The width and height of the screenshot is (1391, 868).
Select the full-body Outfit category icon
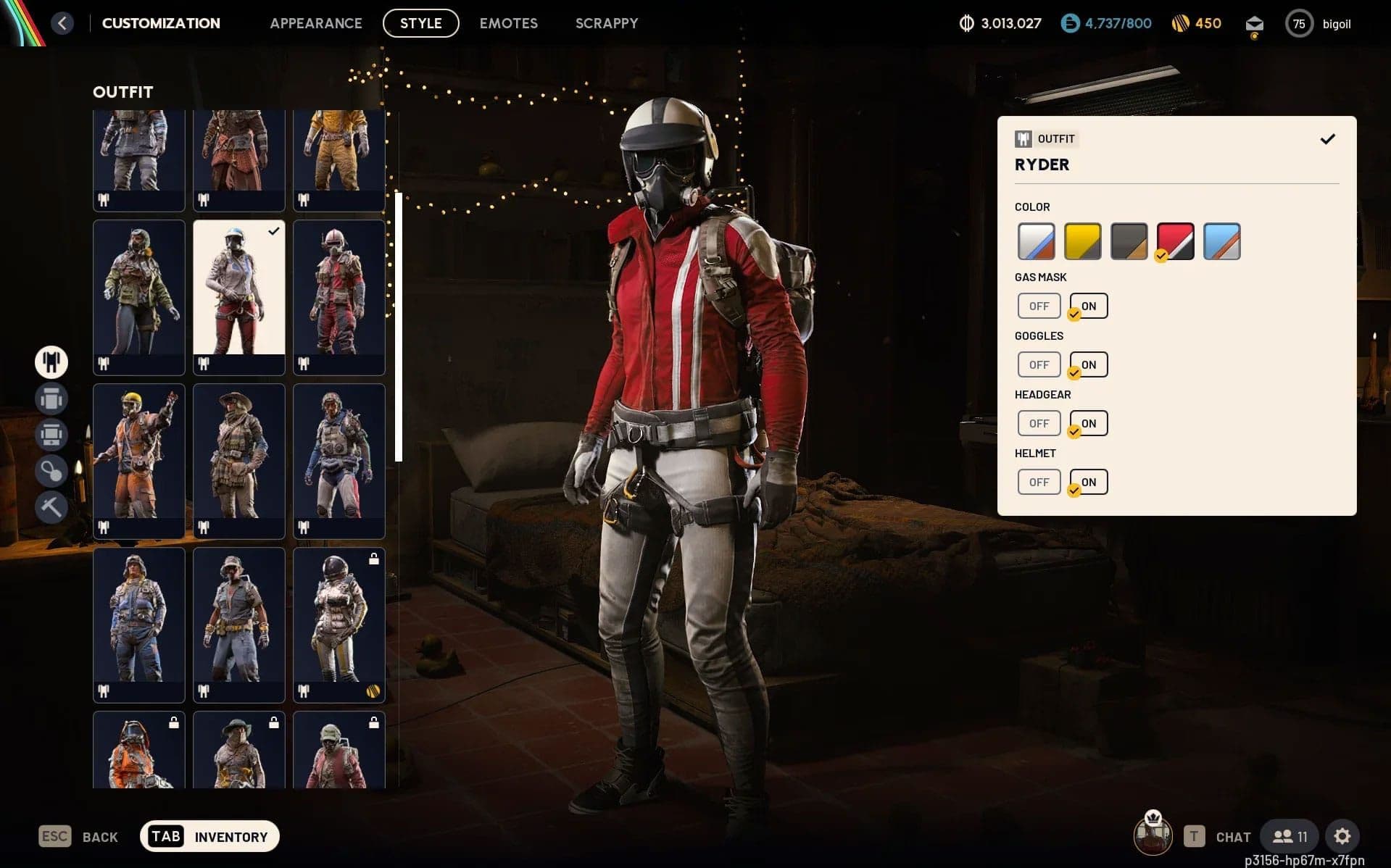(51, 362)
